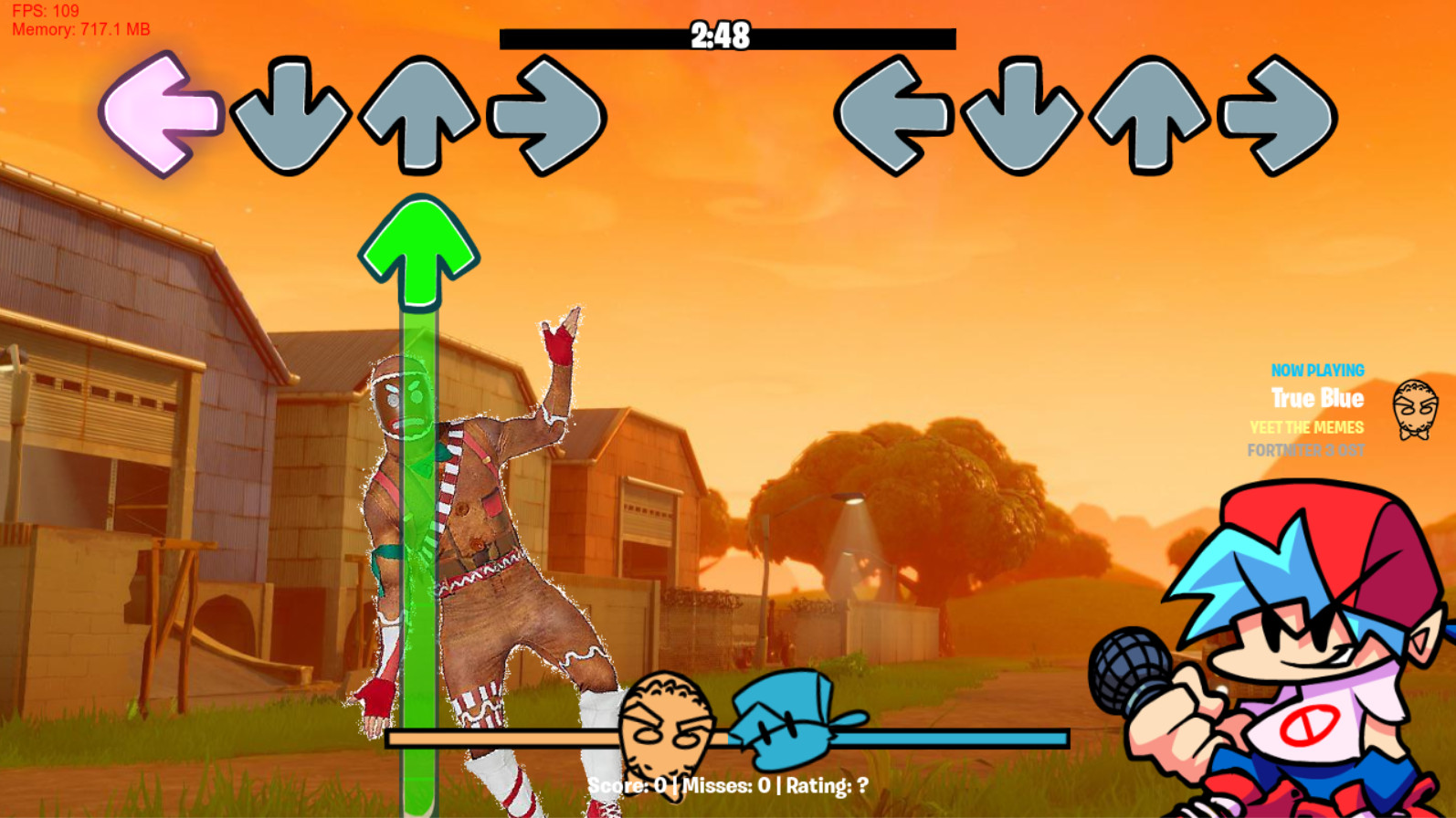Click the NOW PLAYING header

tap(1316, 371)
